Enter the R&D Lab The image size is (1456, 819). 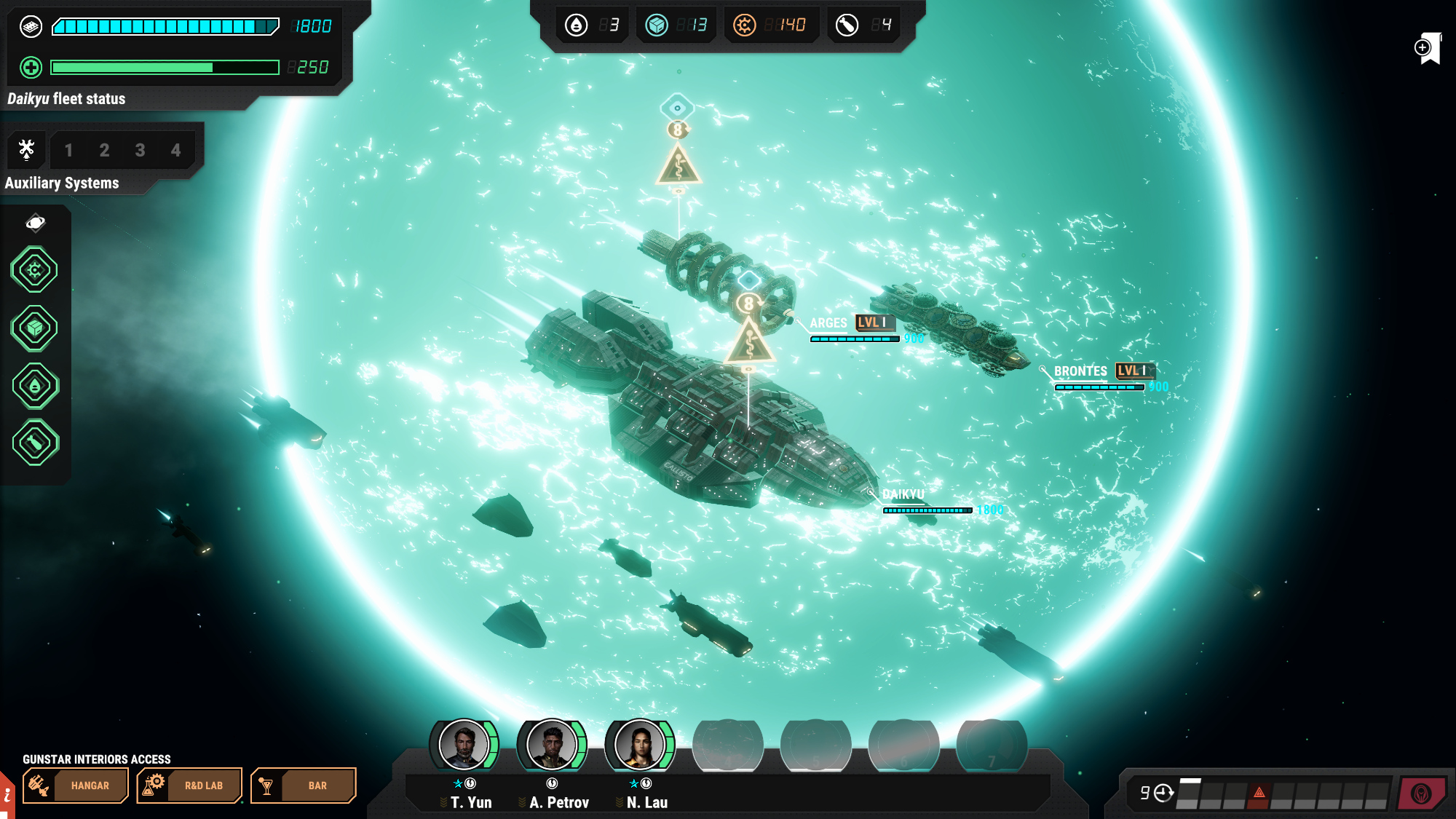click(x=189, y=786)
